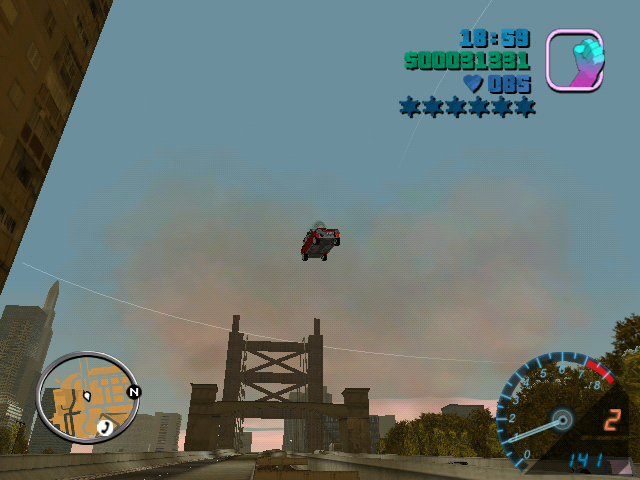Select the fist weapon icon

[x=574, y=60]
